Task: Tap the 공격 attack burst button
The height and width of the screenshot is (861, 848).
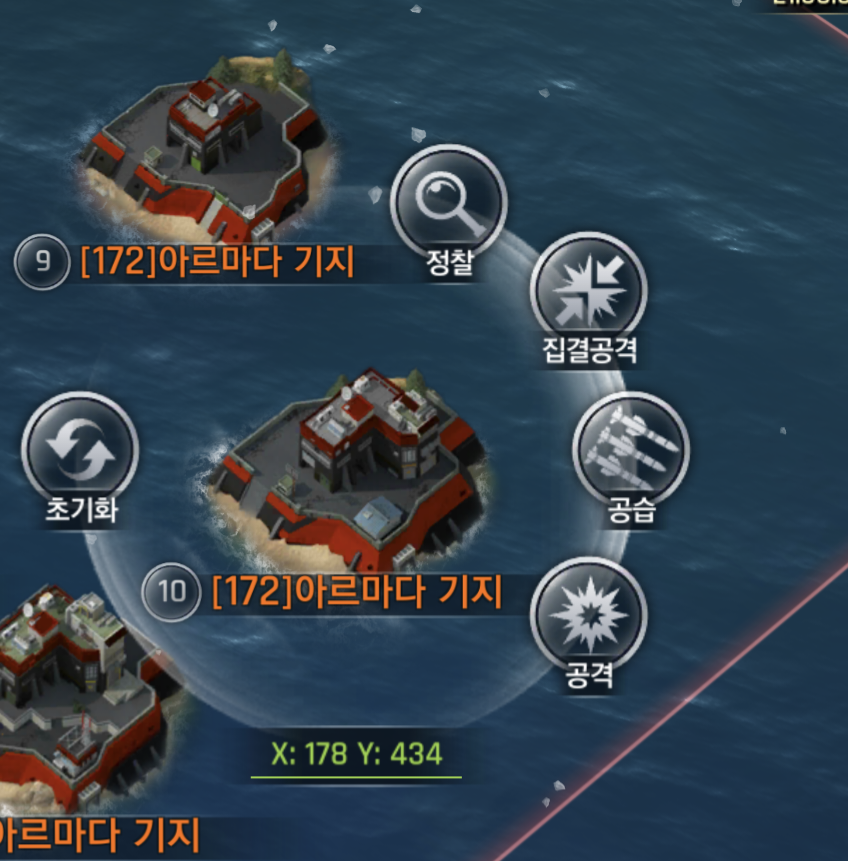Action: (x=588, y=615)
